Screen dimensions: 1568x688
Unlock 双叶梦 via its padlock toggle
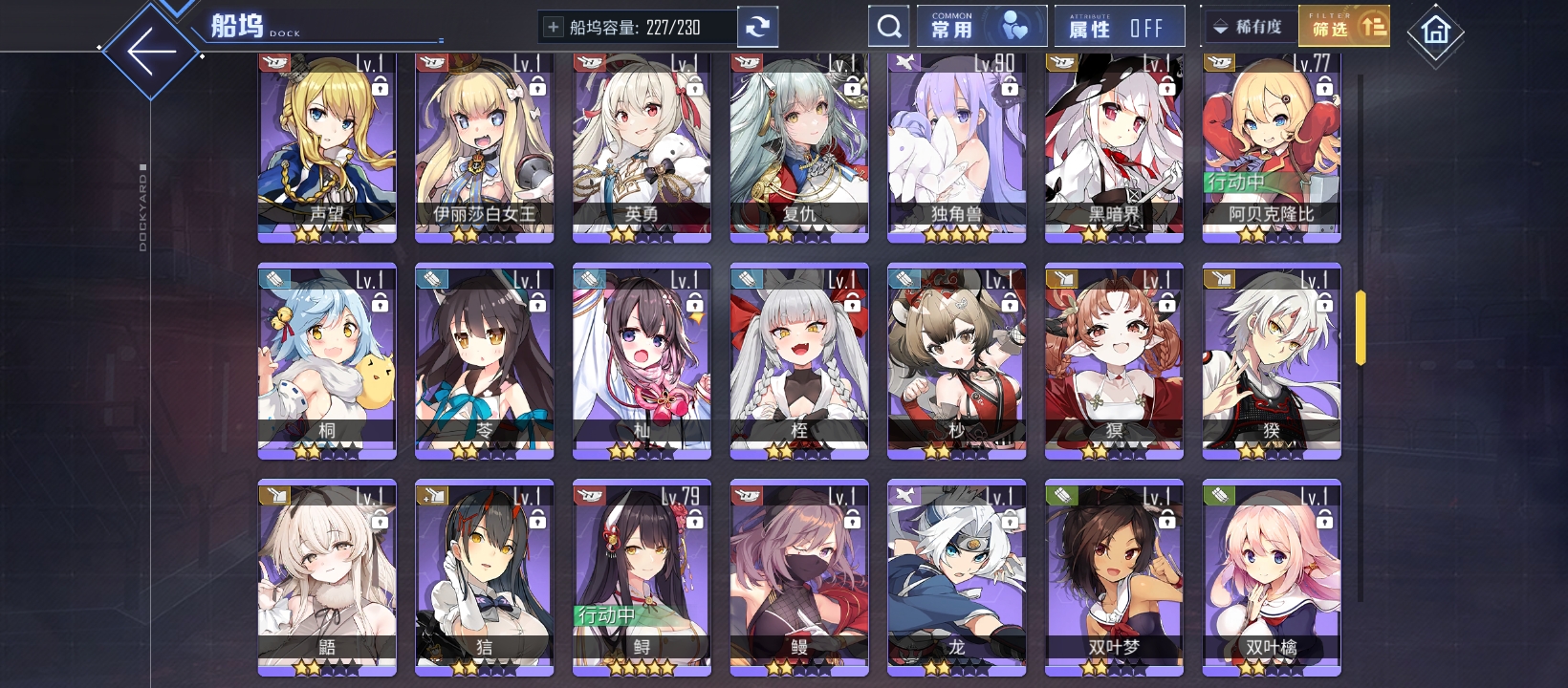(1166, 521)
